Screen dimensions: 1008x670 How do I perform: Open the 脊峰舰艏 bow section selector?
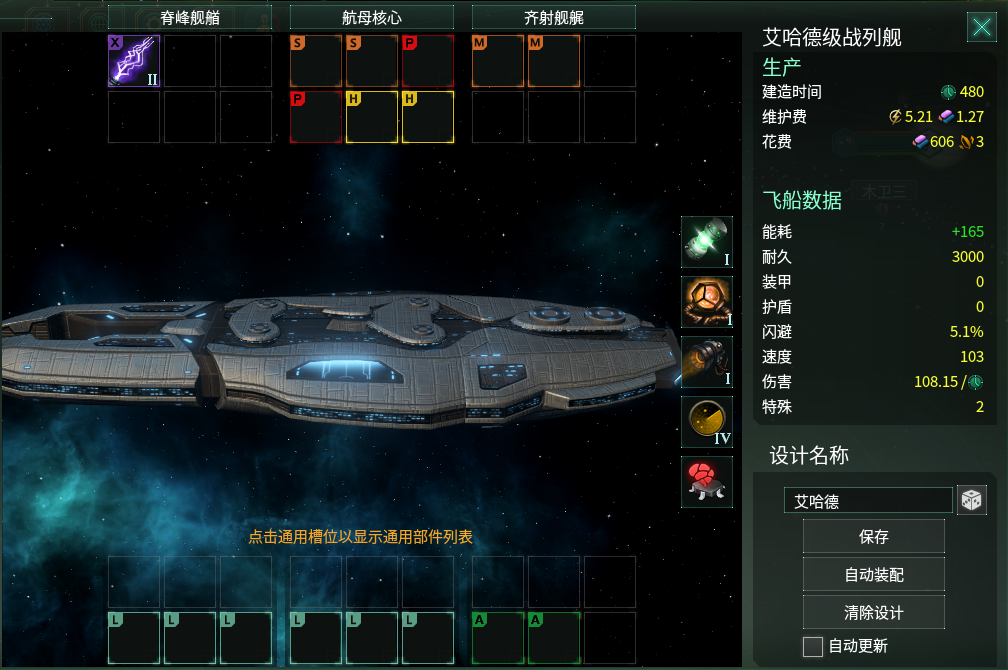(x=190, y=17)
